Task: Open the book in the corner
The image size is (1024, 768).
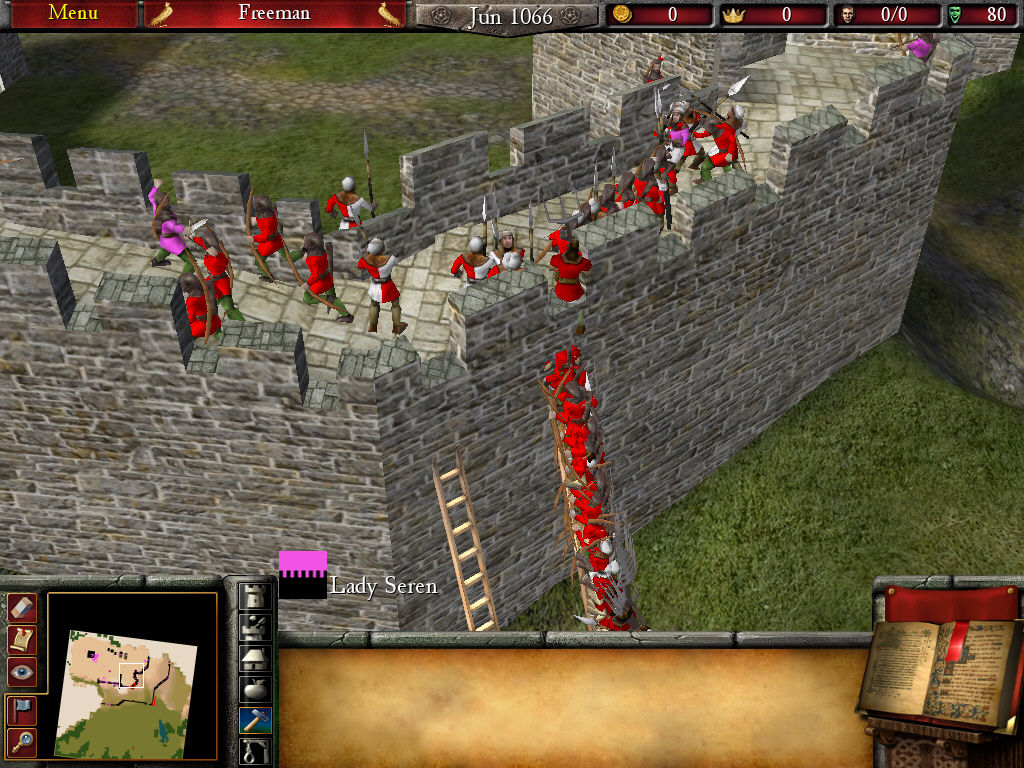Action: pos(938,672)
